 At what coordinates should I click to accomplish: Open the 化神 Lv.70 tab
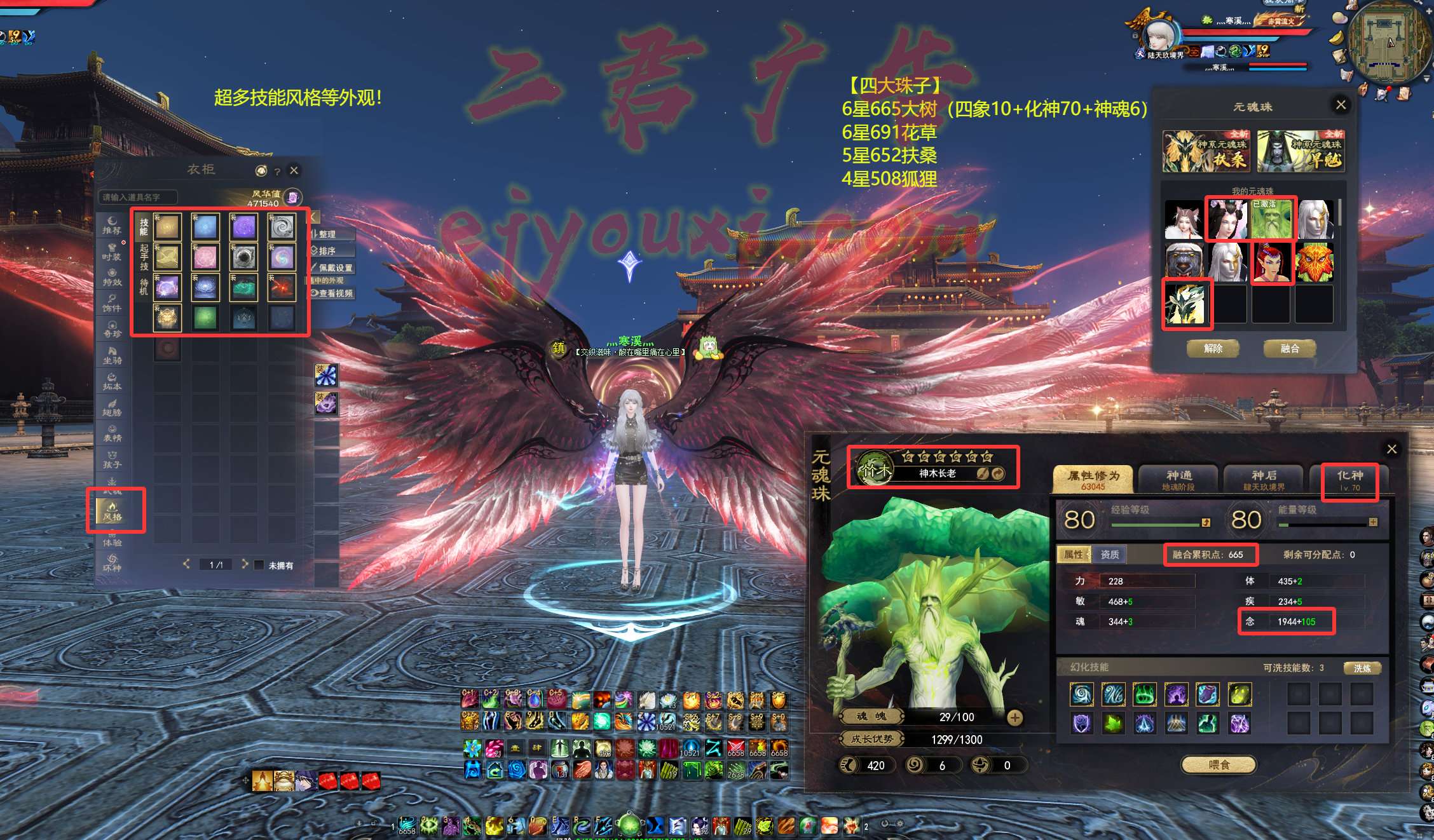pos(1349,480)
